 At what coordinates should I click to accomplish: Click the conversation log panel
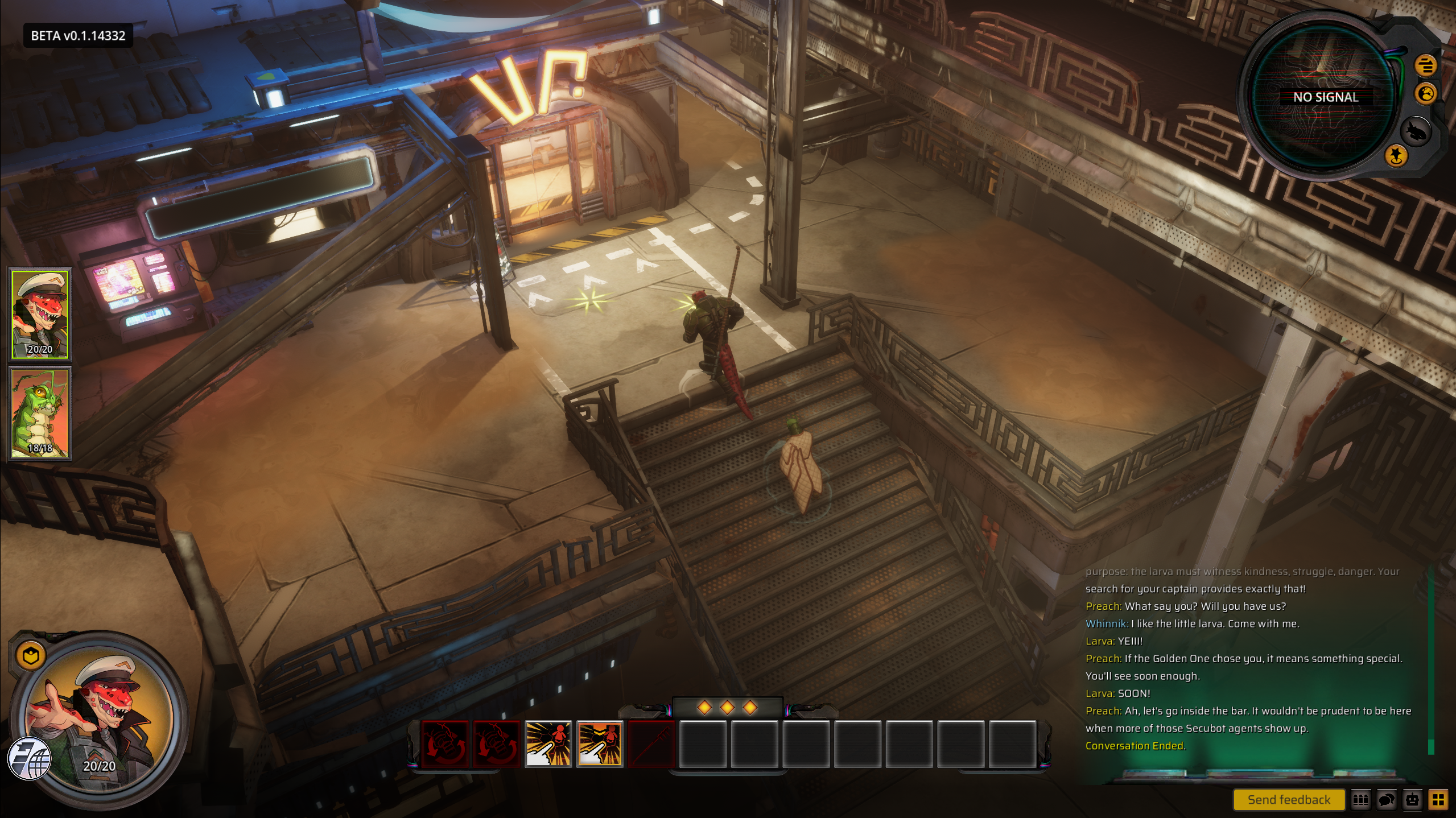tap(1252, 660)
